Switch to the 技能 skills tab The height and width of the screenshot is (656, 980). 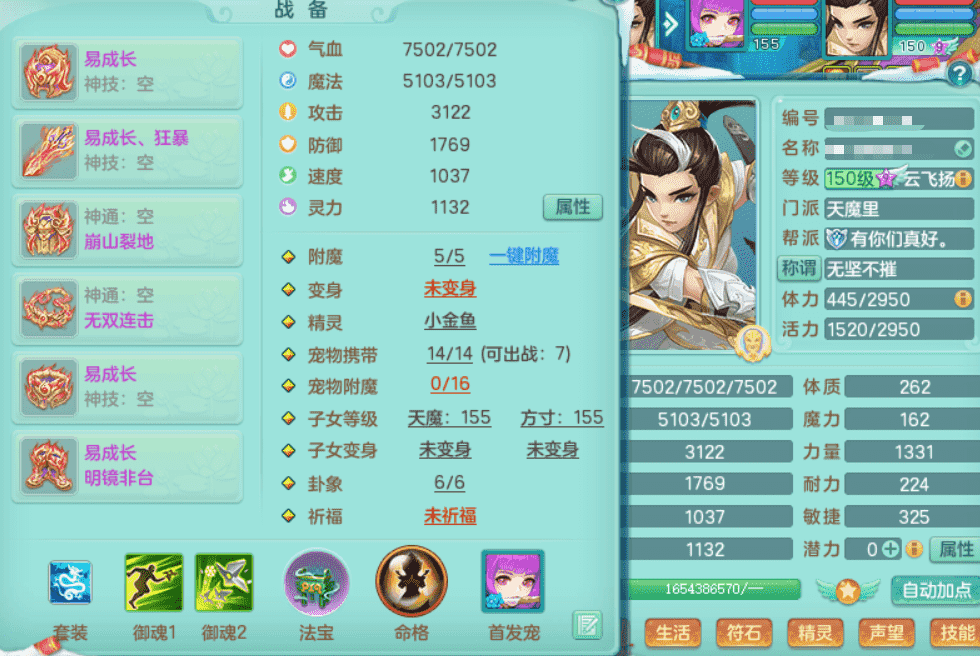[953, 632]
